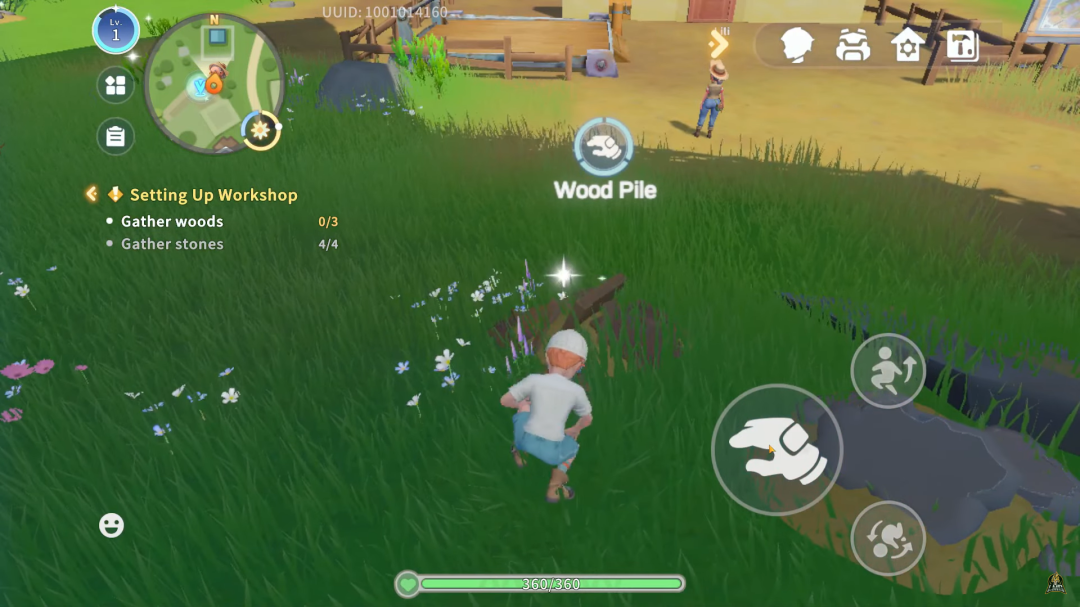Open the smiley emote button
This screenshot has width=1080, height=607.
point(112,525)
